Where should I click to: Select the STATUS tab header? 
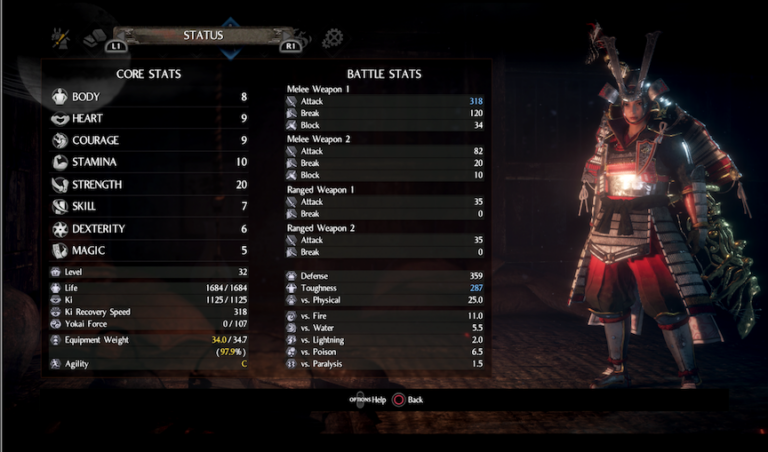tap(203, 36)
